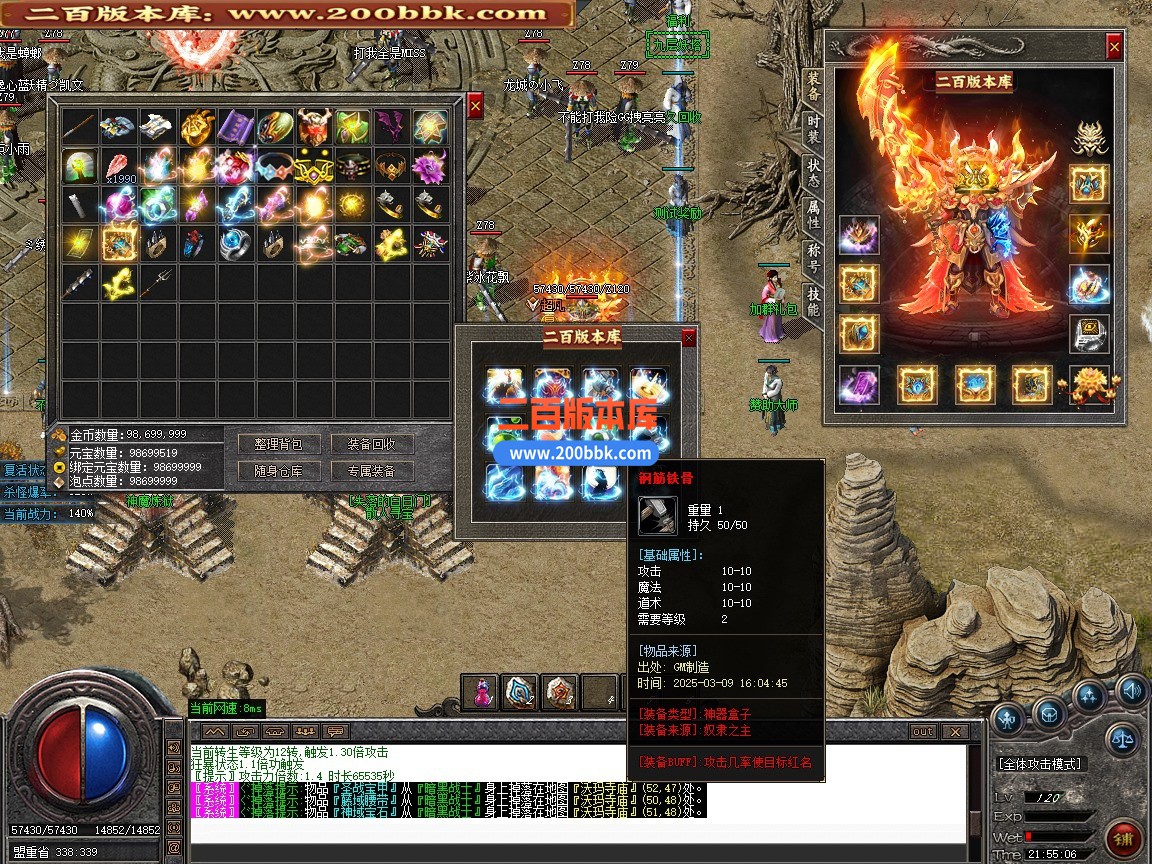This screenshot has height=864, width=1152.
Task: Open 装备回收 equipment recycling
Action: point(371,444)
